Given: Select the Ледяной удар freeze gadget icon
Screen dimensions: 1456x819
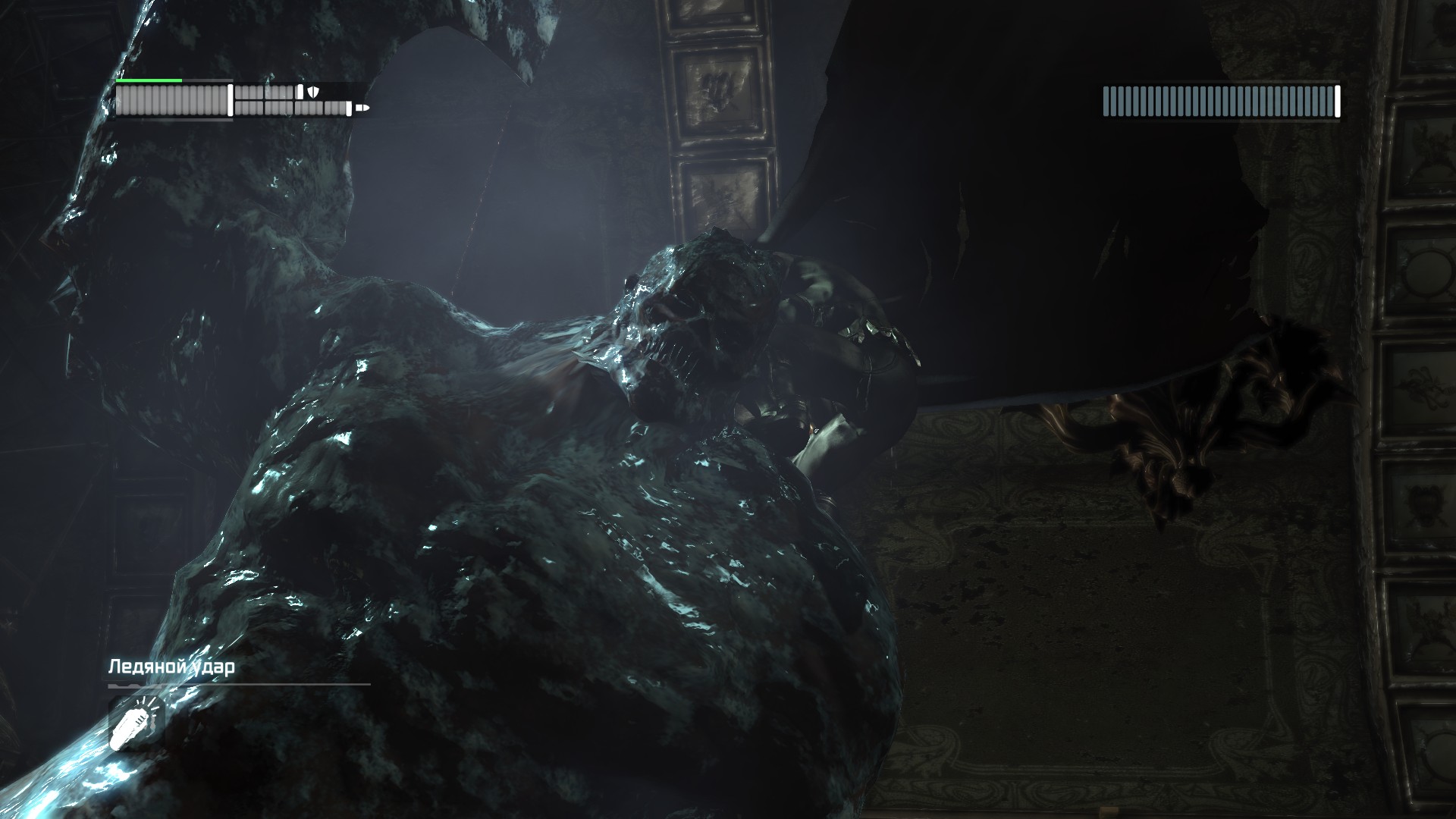Looking at the screenshot, I should 136,723.
